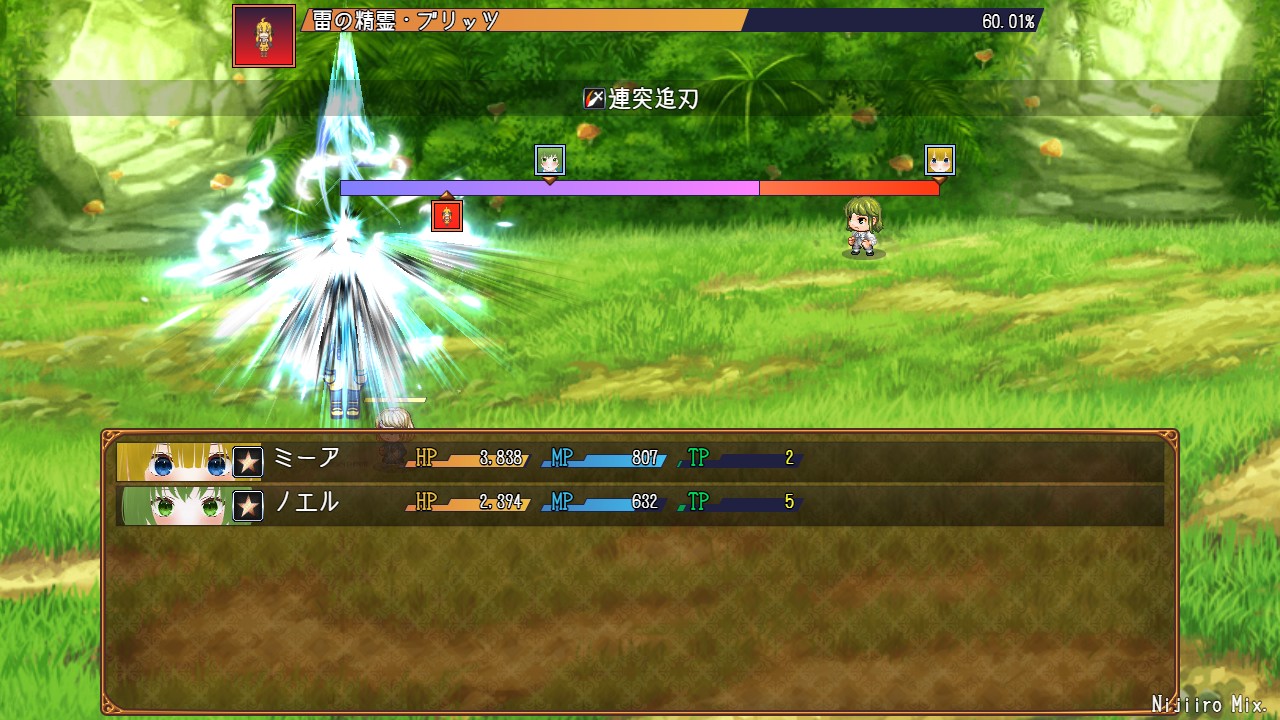Click the star state icon beside ノエル
Viewport: 1280px width, 720px height.
click(x=248, y=506)
